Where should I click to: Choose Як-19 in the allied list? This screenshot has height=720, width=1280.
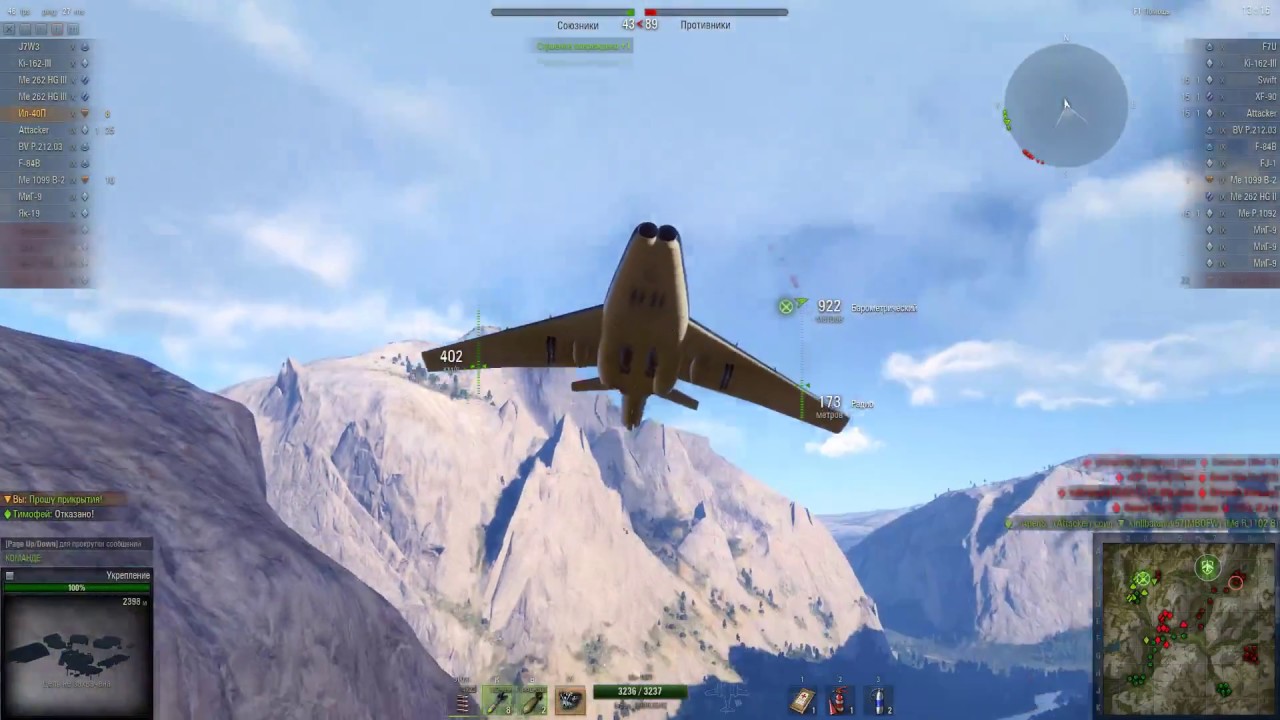(30, 213)
